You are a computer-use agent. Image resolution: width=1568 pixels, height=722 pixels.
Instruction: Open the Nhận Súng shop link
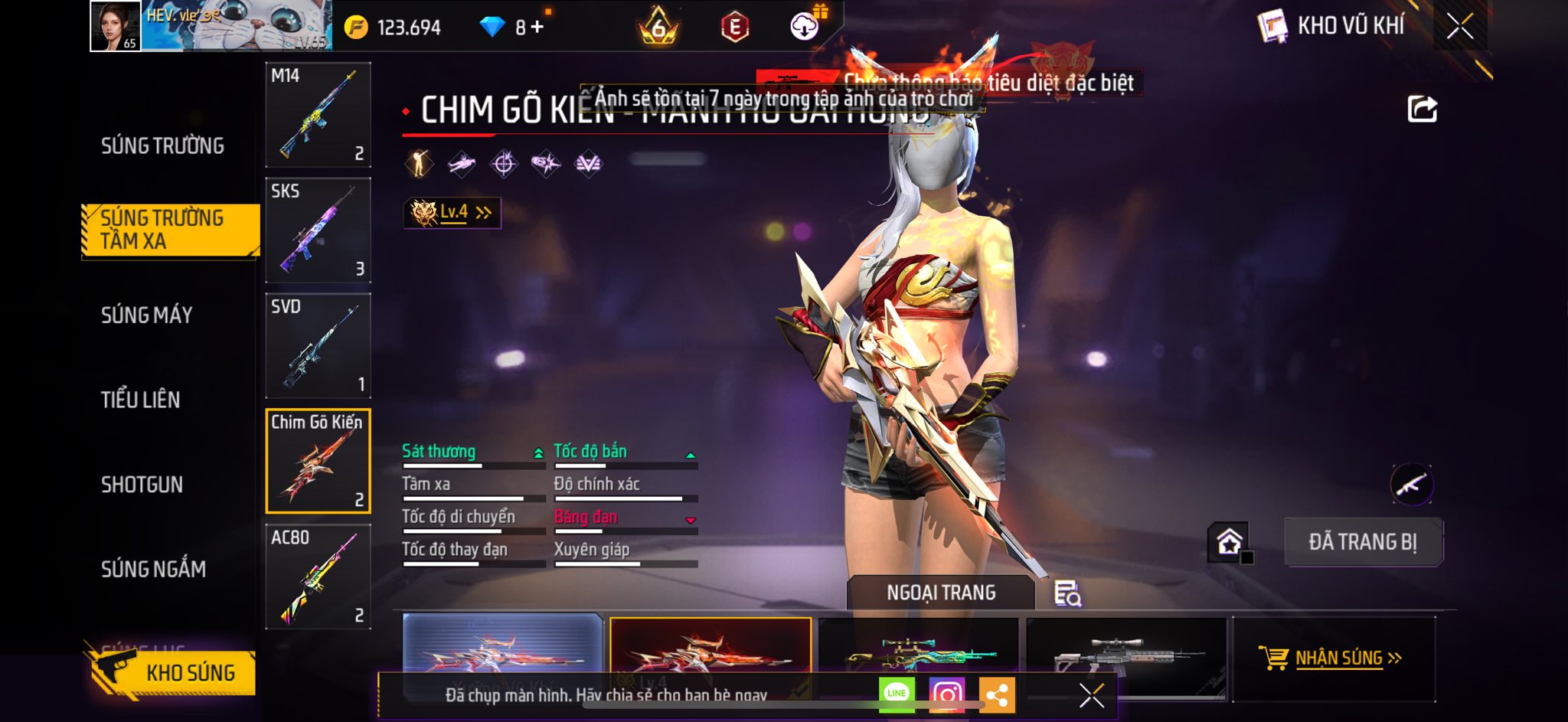[1331, 658]
